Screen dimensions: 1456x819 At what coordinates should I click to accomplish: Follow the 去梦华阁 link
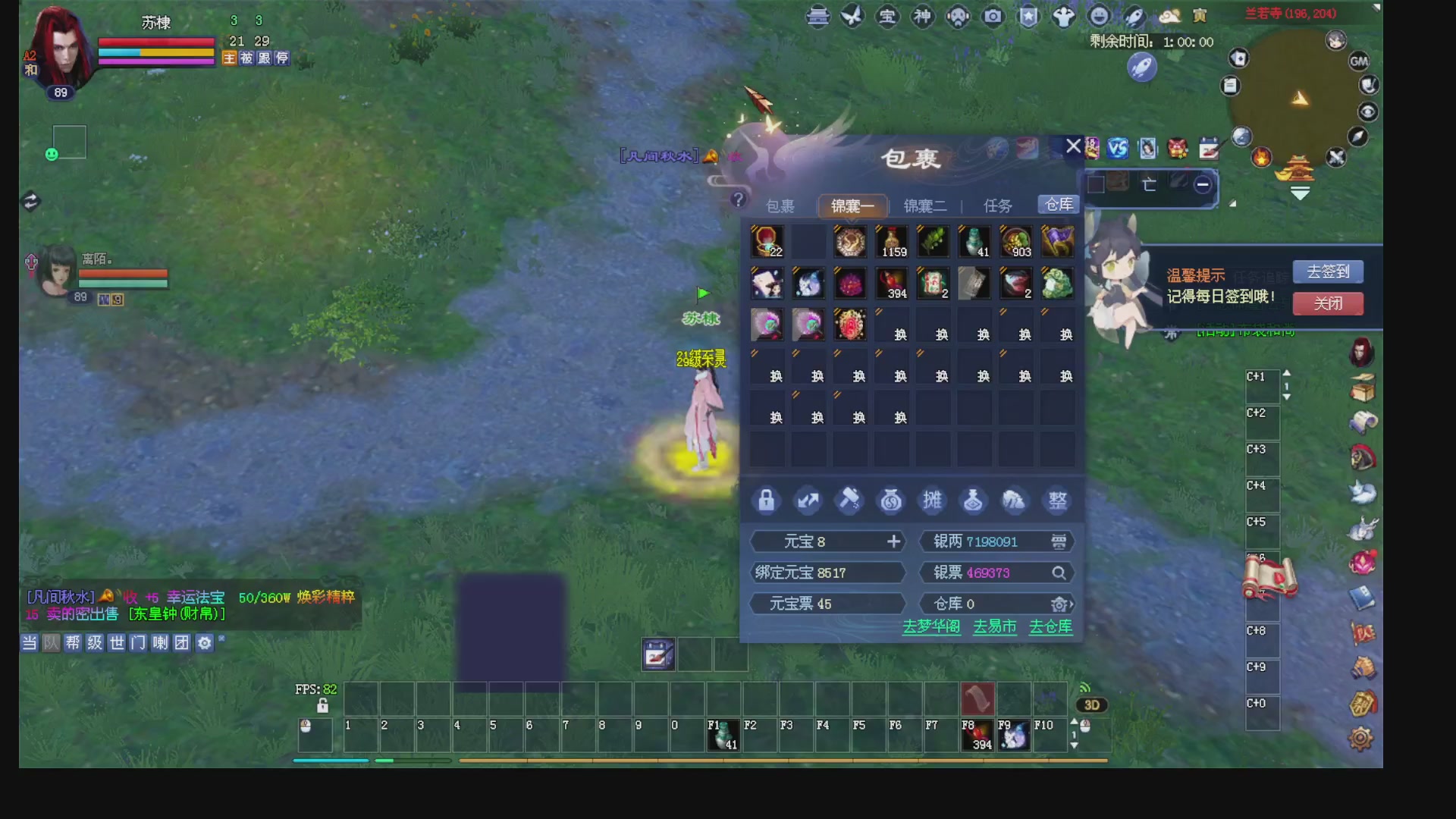point(931,627)
